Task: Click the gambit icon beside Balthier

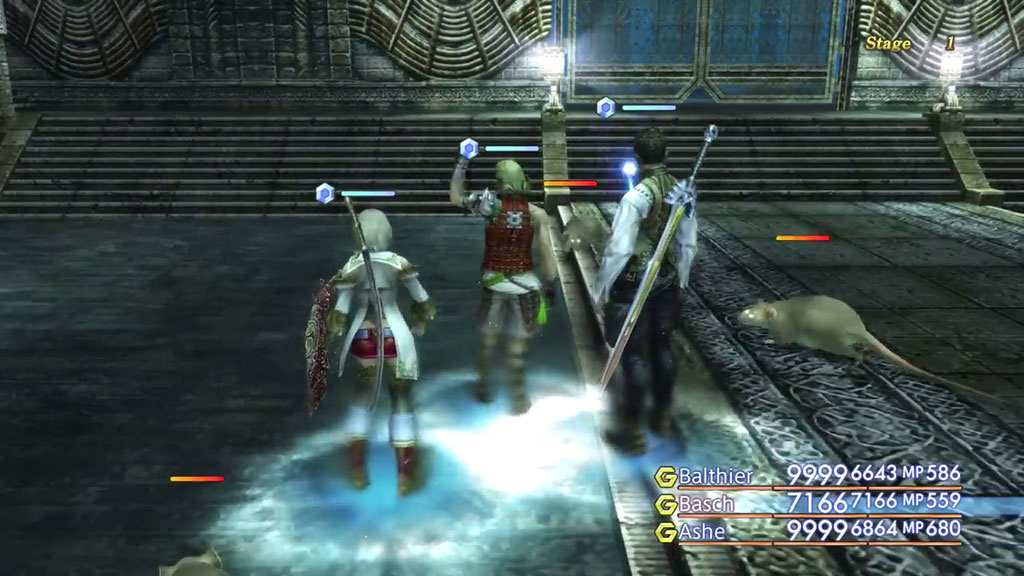Action: 665,477
